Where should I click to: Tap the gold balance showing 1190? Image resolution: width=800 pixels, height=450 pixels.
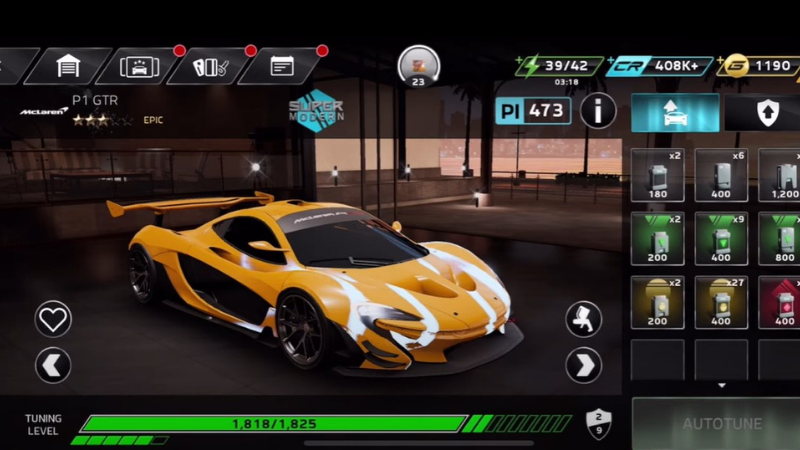pos(760,66)
